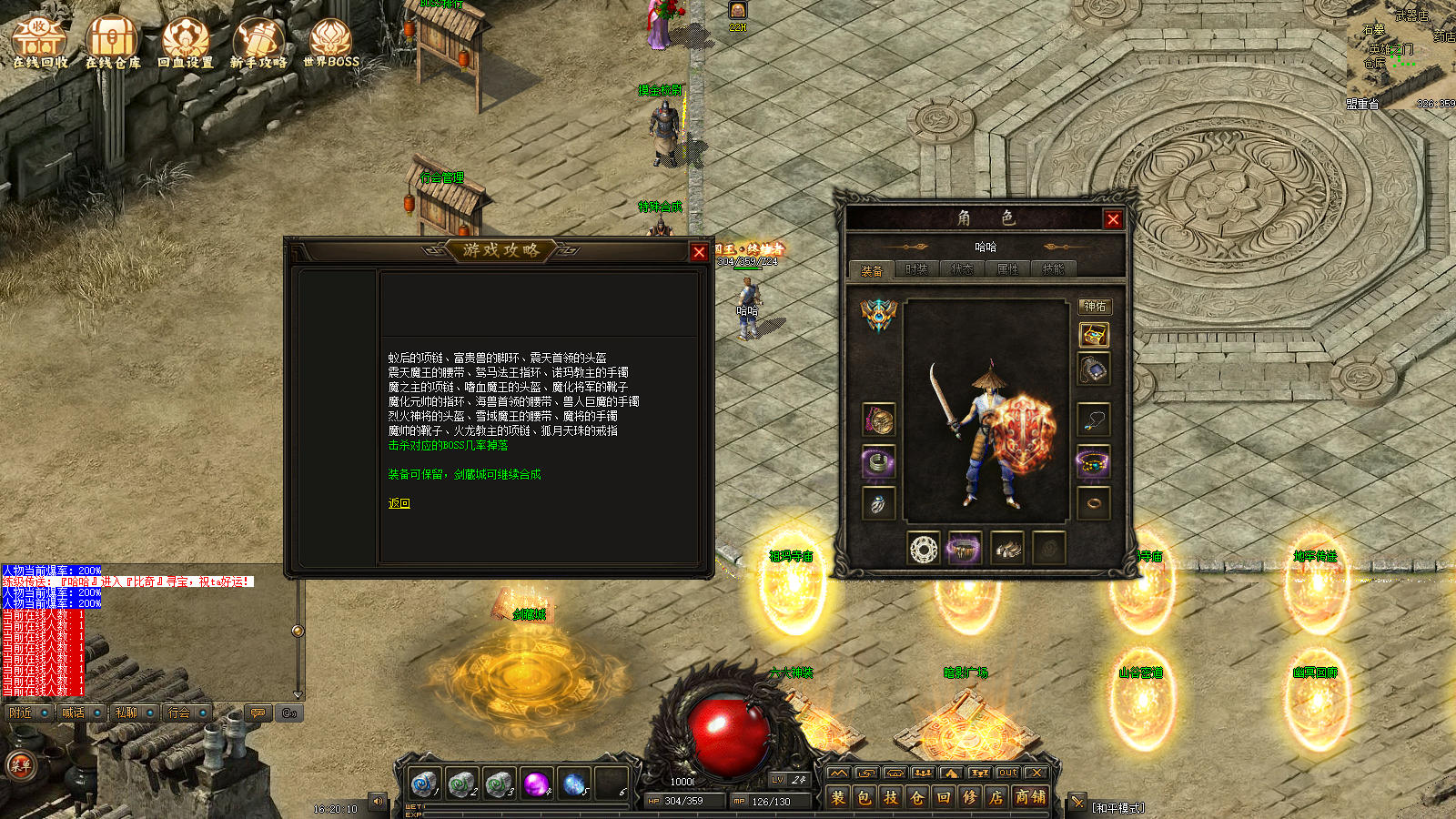Click the 神佑 button

point(1095,307)
